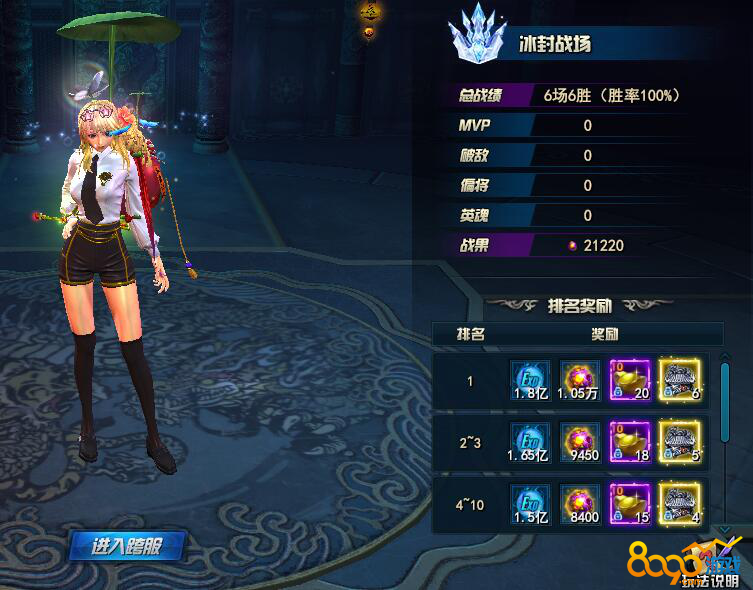Select rank 1 gold ingot reward
Image resolution: width=753 pixels, height=590 pixels.
tap(630, 381)
